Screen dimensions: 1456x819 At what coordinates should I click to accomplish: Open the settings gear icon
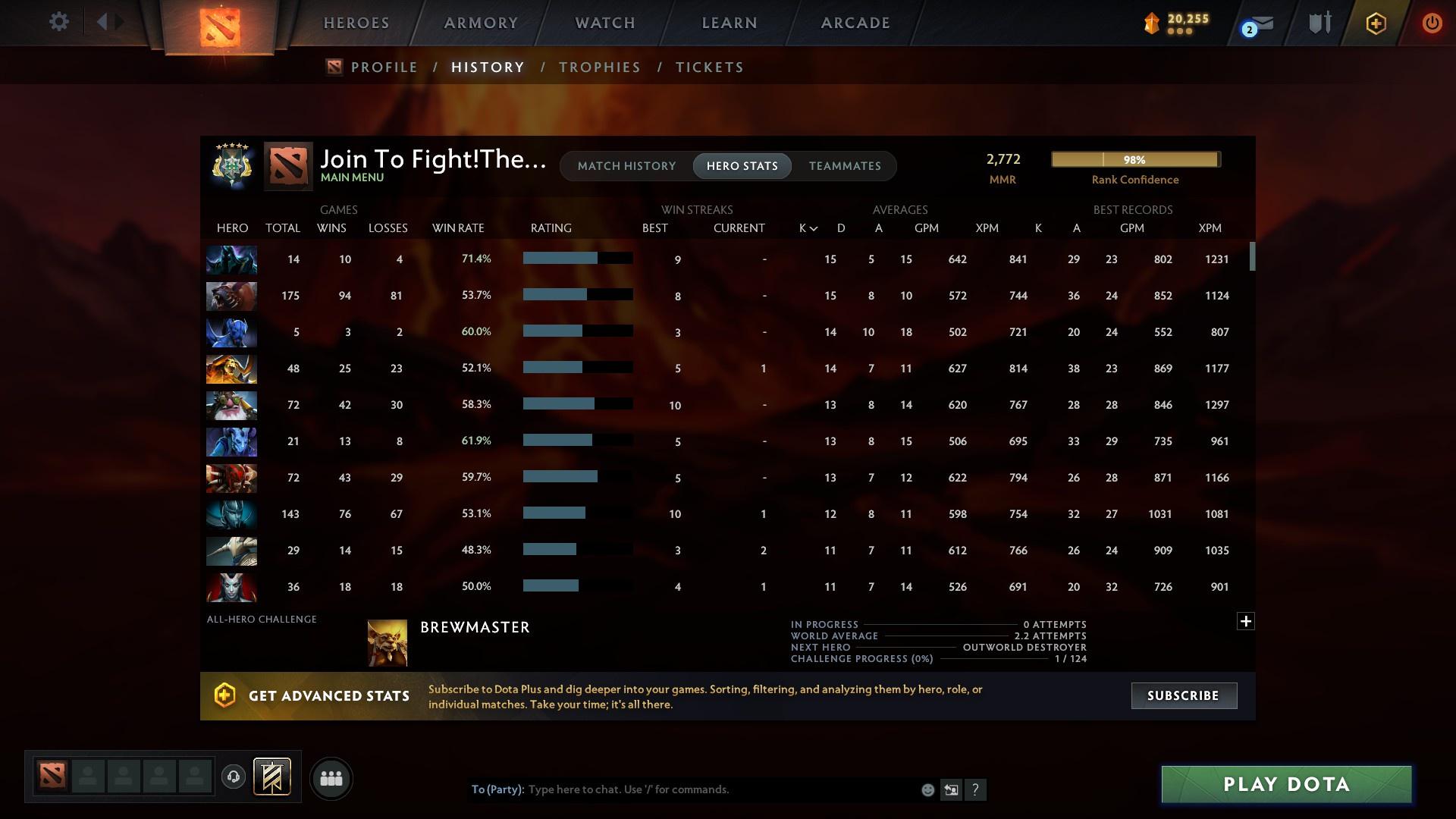click(59, 21)
